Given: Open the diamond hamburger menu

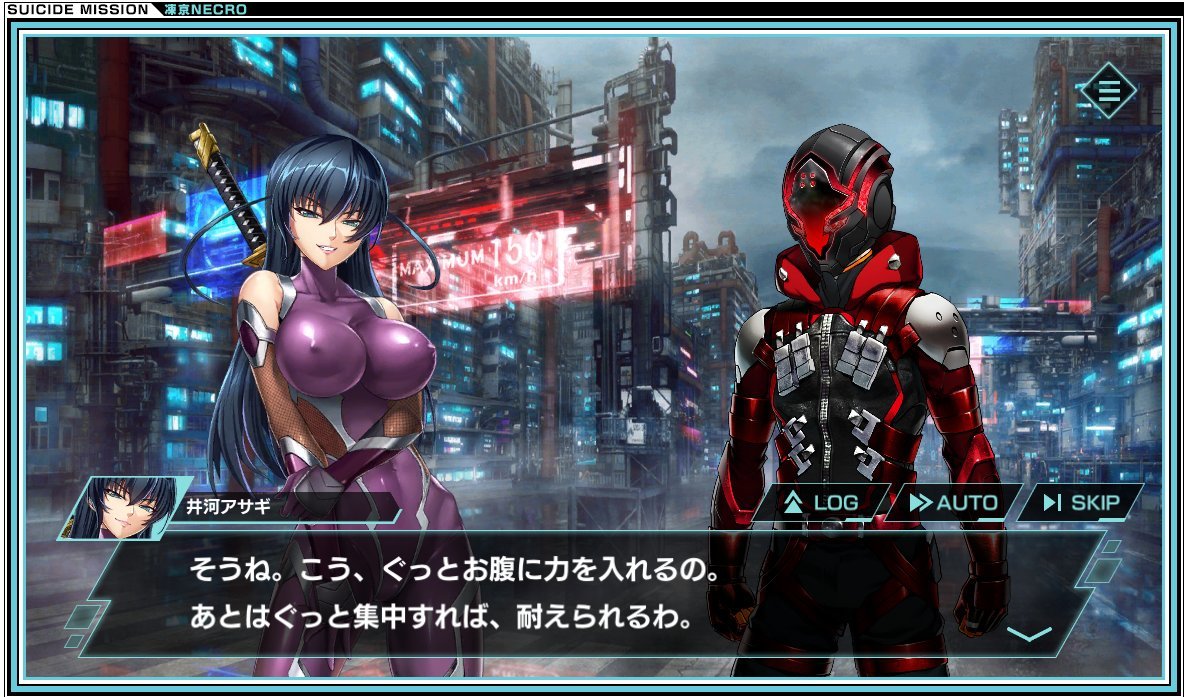Looking at the screenshot, I should (x=1109, y=91).
